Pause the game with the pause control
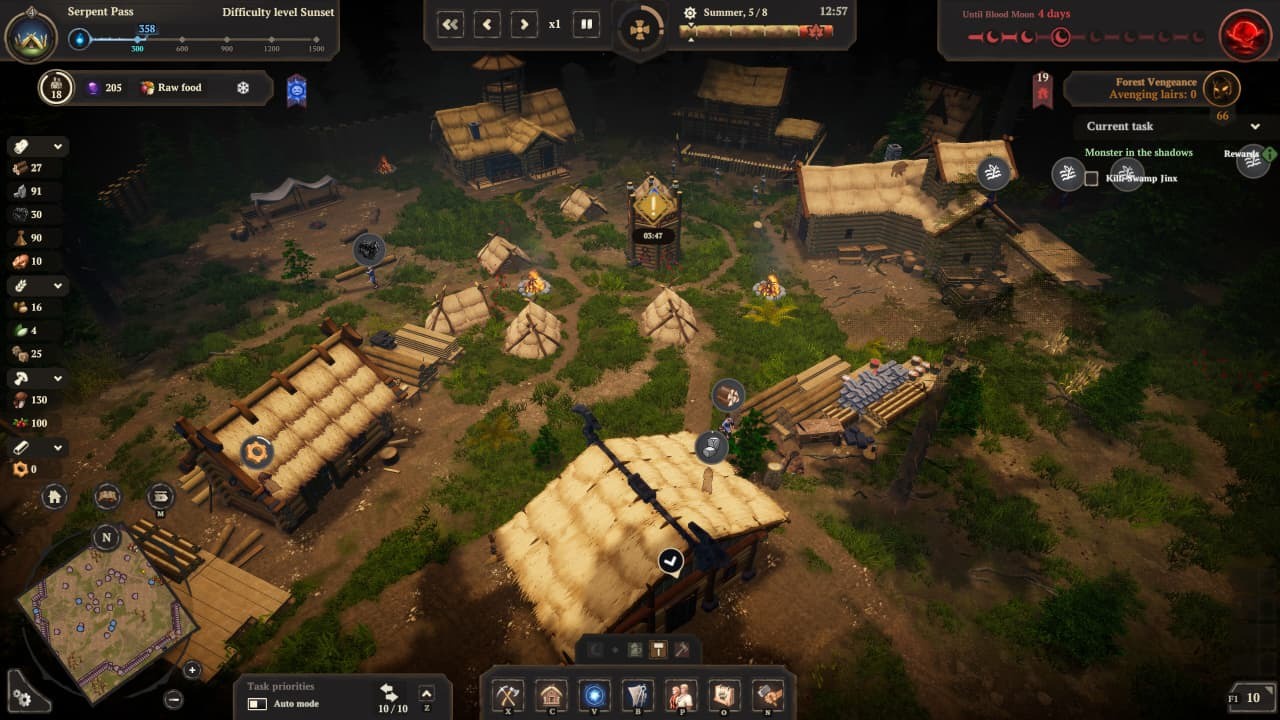 (x=585, y=24)
